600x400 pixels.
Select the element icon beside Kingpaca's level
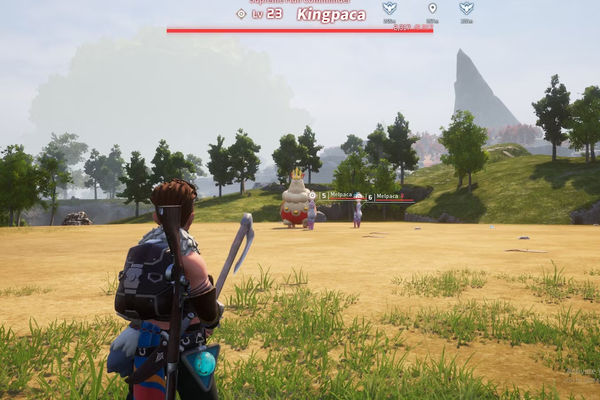(x=240, y=14)
